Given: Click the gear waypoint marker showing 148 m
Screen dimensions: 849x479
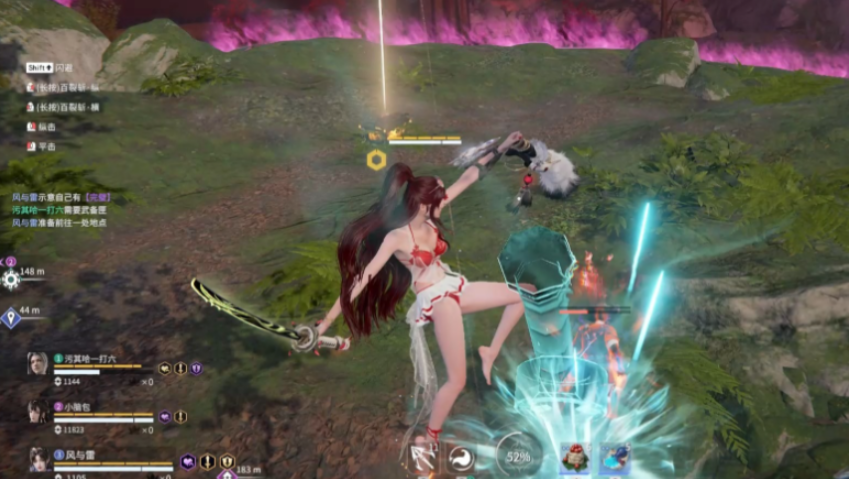Looking at the screenshot, I should tap(11, 278).
